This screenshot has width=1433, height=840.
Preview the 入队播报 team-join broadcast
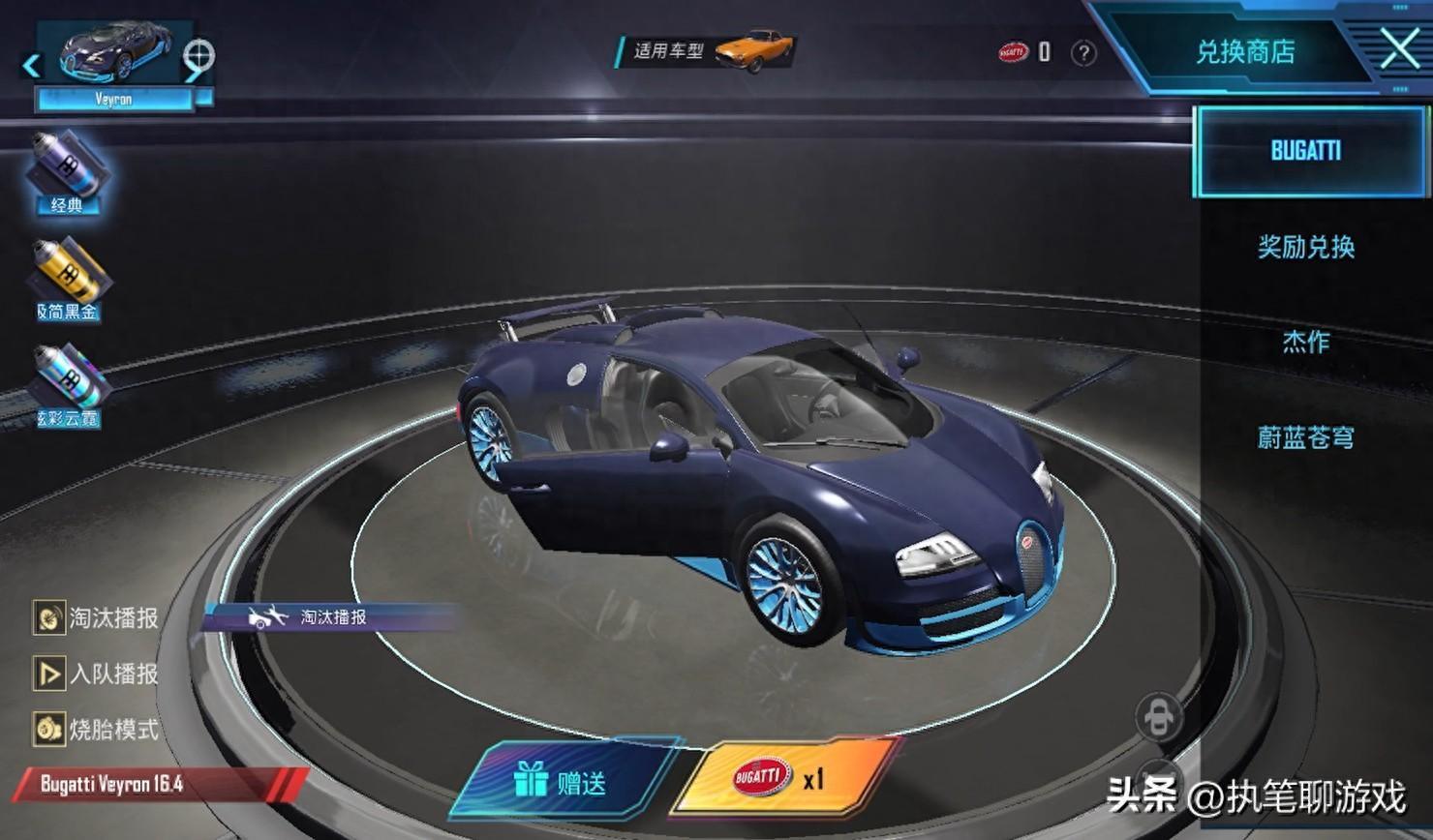click(x=97, y=674)
